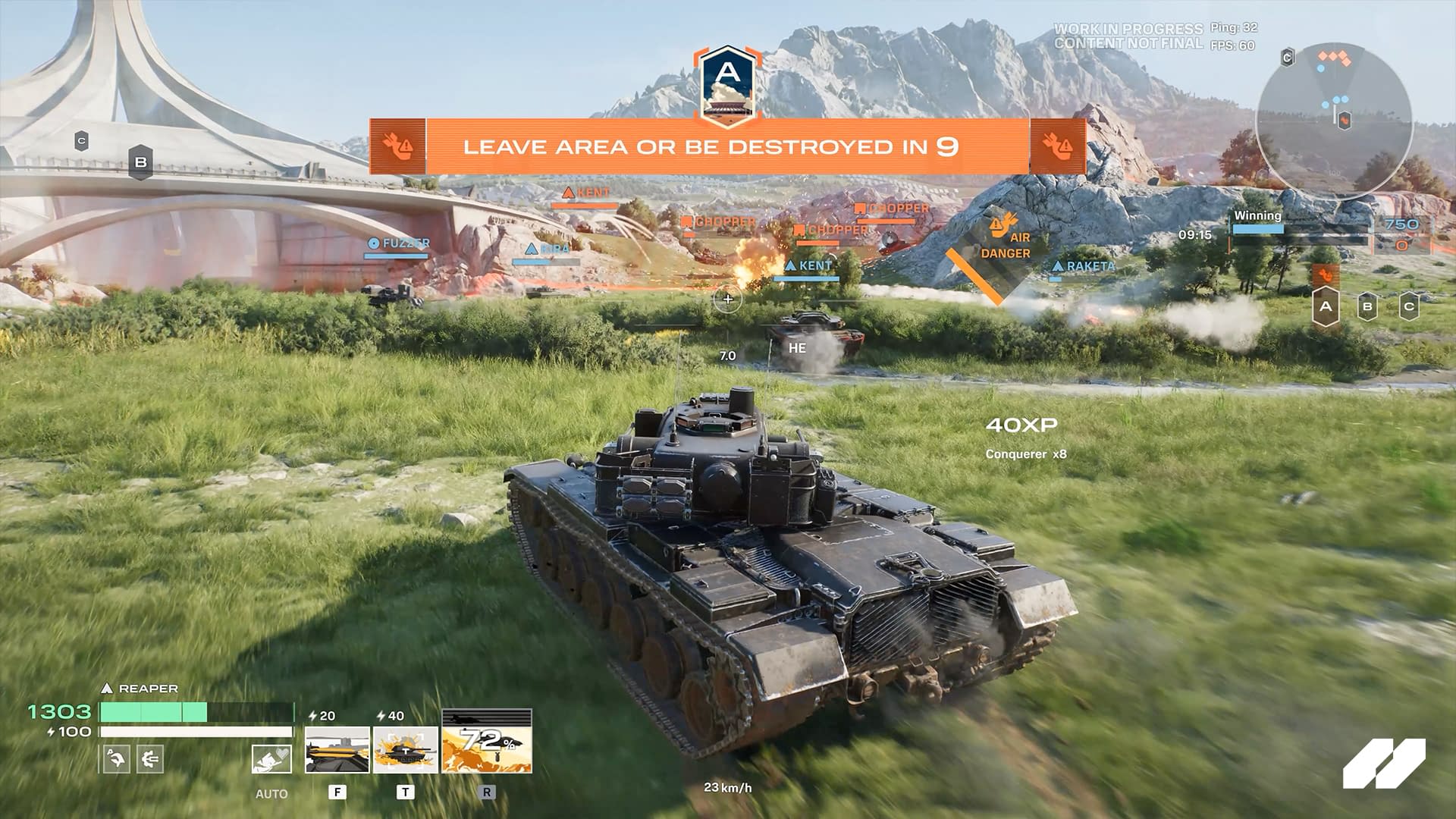This screenshot has width=1456, height=819.
Task: Select capture point A in the objective tracker
Action: [1326, 307]
